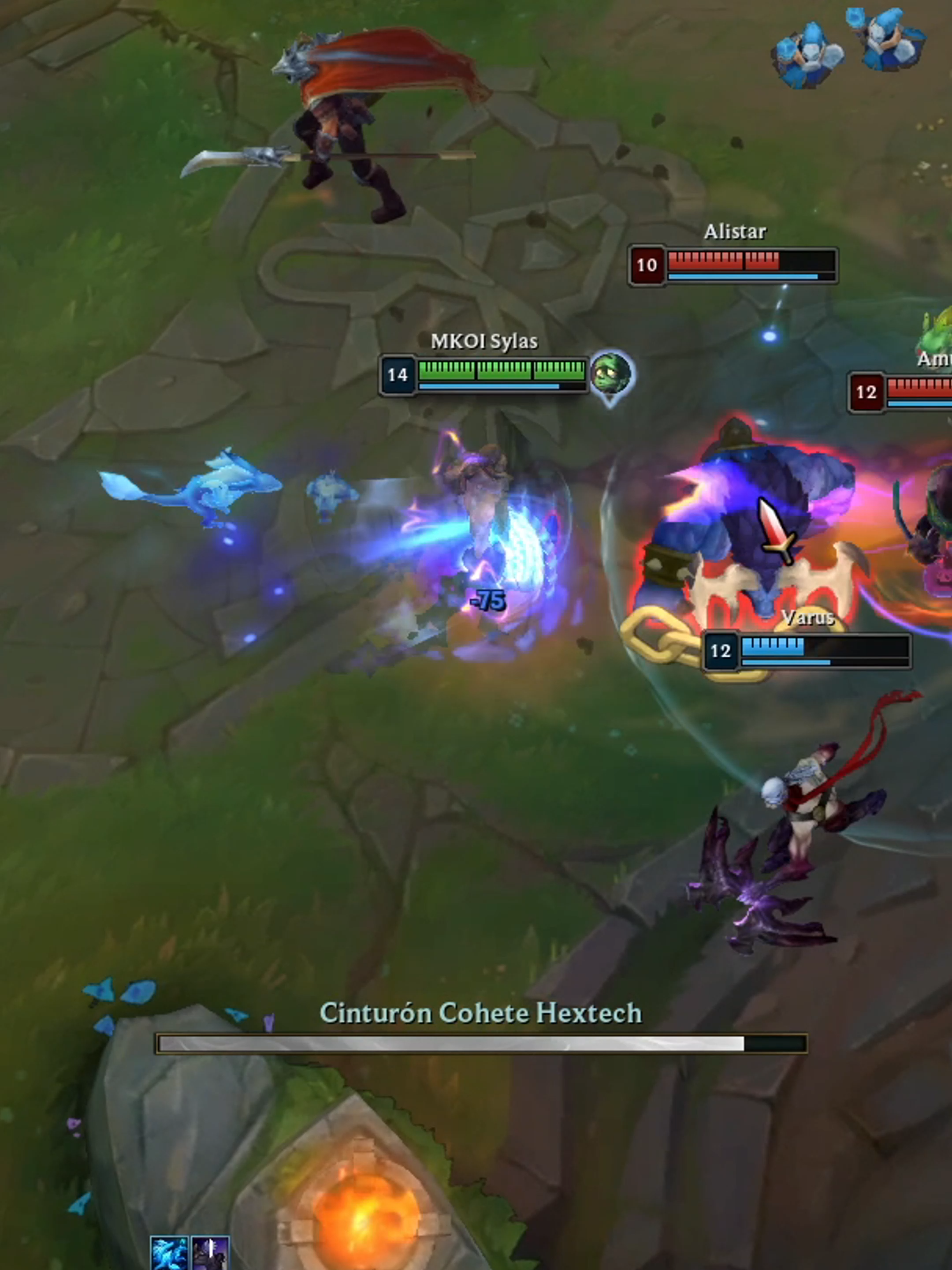The height and width of the screenshot is (1270, 952).
Task: Click the name label Varus
Action: pyautogui.click(x=810, y=618)
